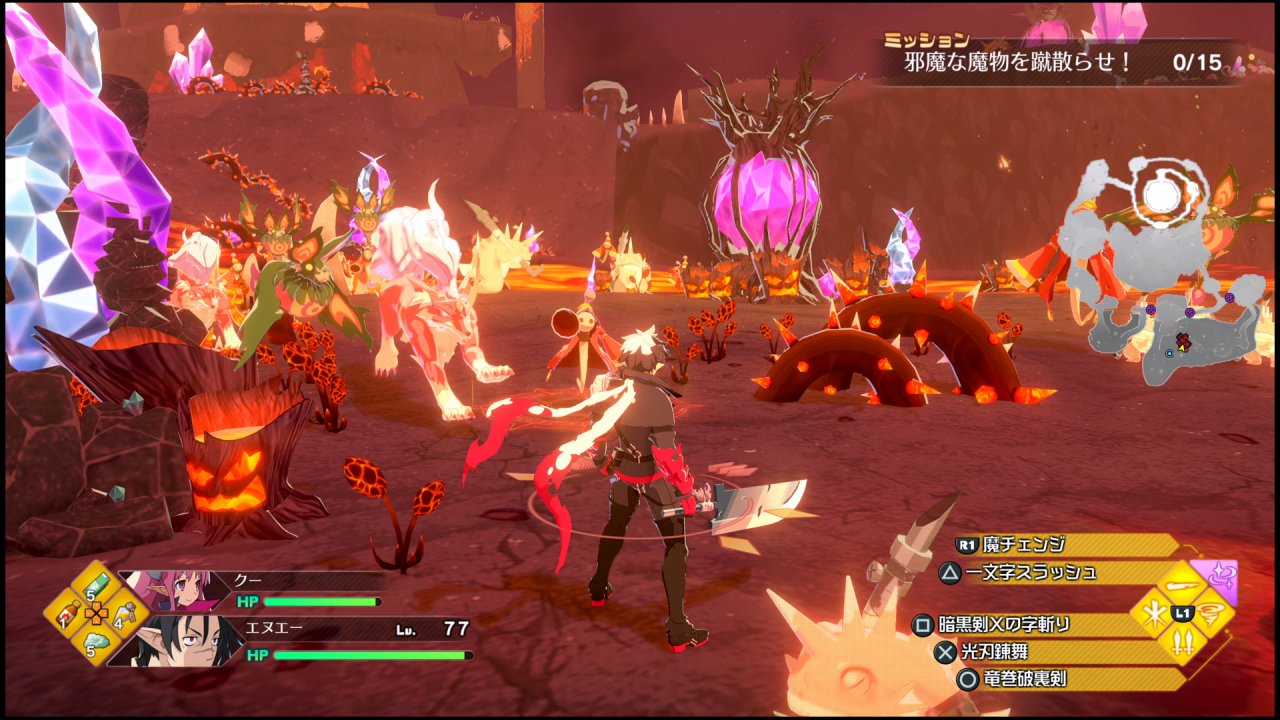This screenshot has height=720, width=1280.
Task: Choose the twin swords skill icon
Action: [1182, 643]
